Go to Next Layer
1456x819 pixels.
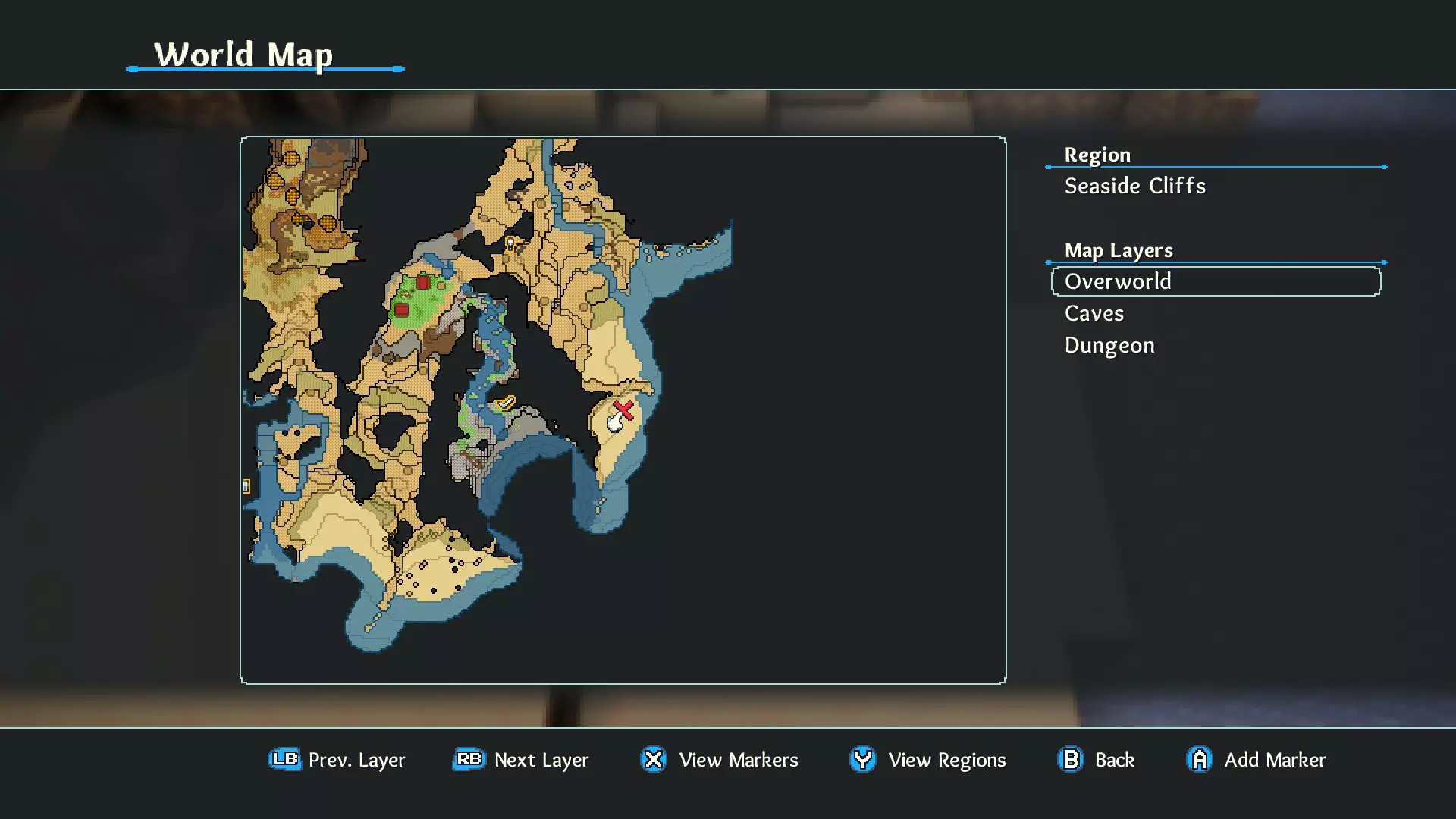521,759
